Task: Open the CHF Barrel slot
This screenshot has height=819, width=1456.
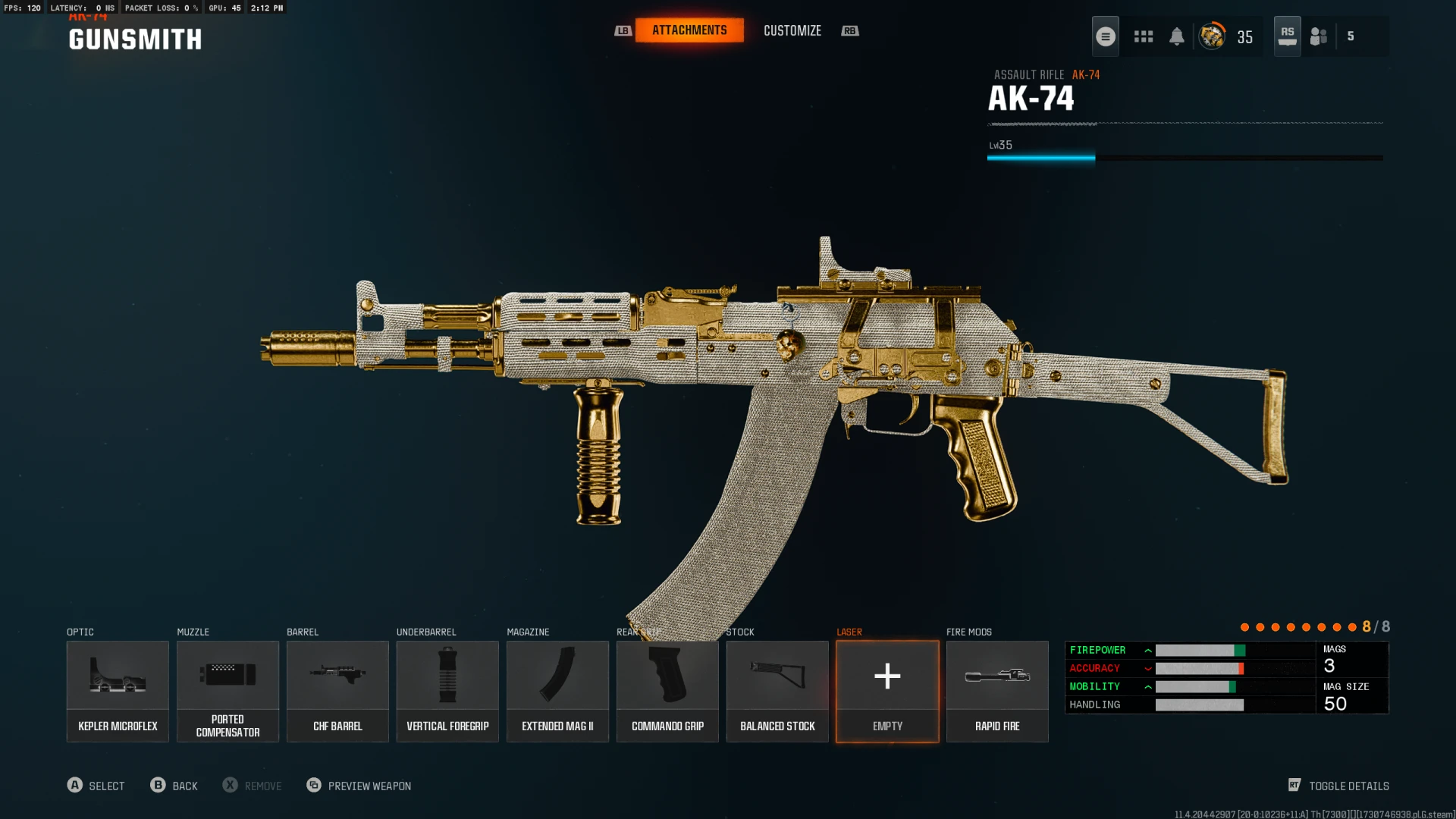Action: pos(337,691)
